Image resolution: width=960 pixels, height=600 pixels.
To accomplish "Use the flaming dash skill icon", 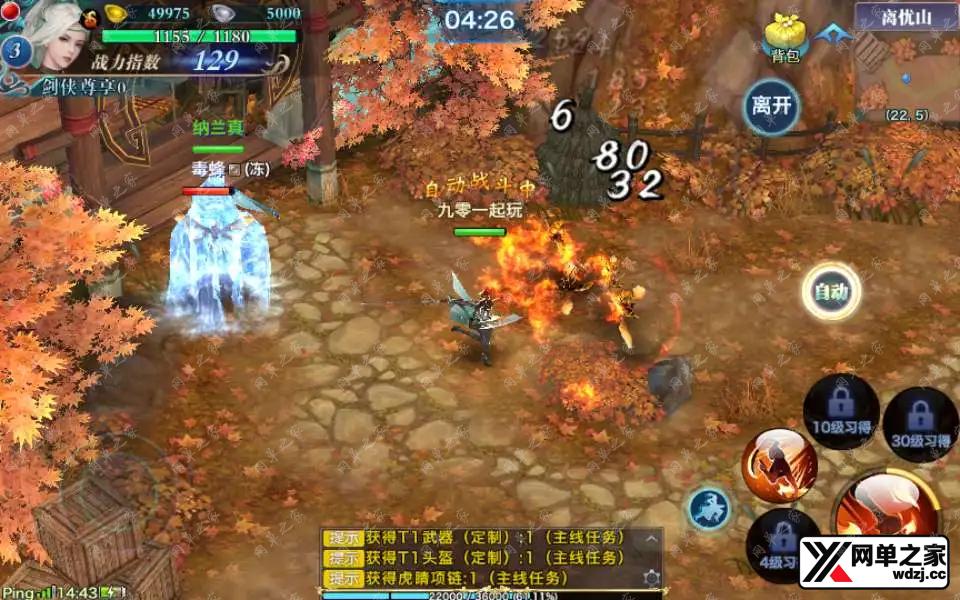I will tap(778, 466).
